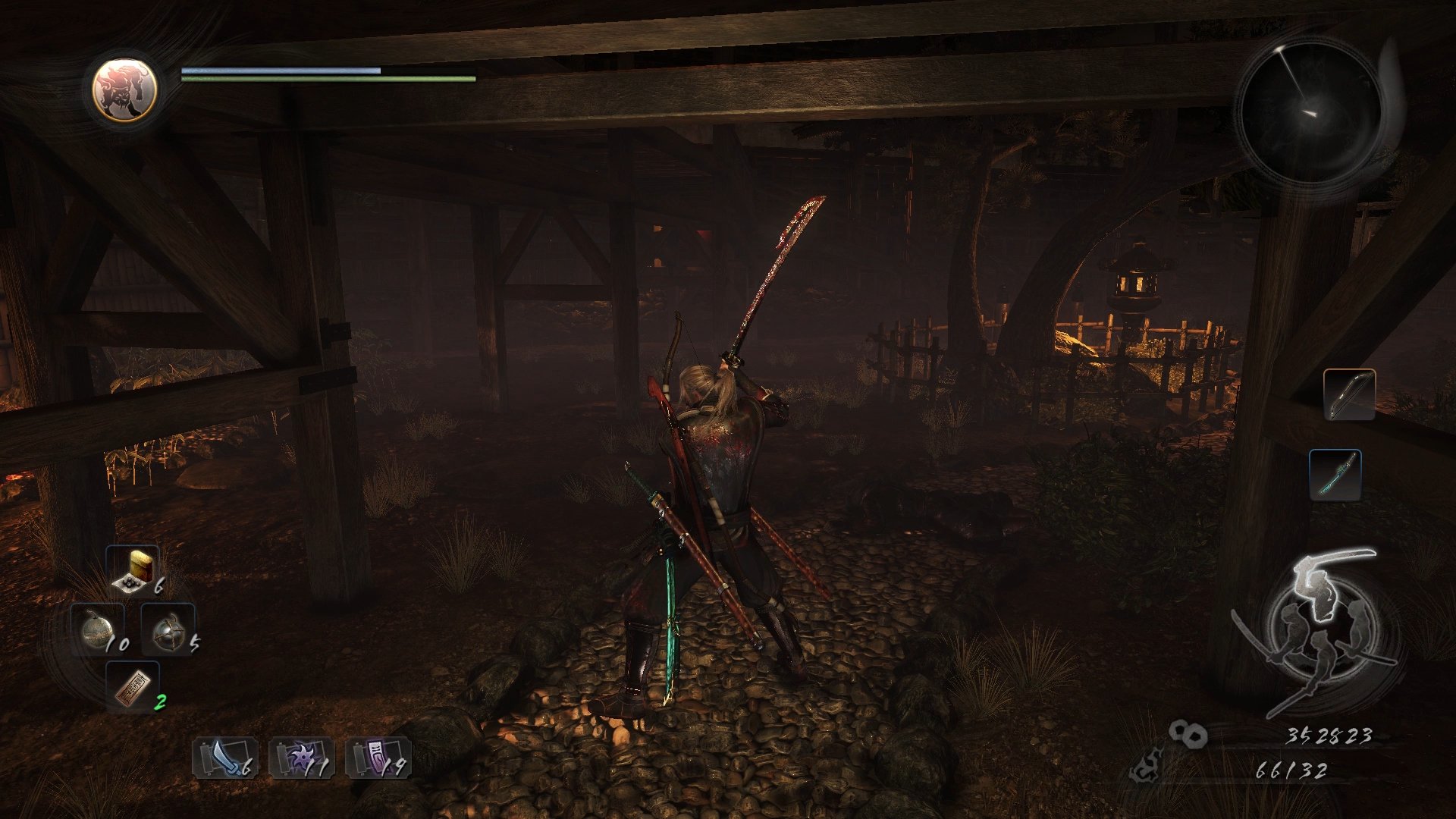Click the circular compass radar
The height and width of the screenshot is (819, 1456).
1311,112
